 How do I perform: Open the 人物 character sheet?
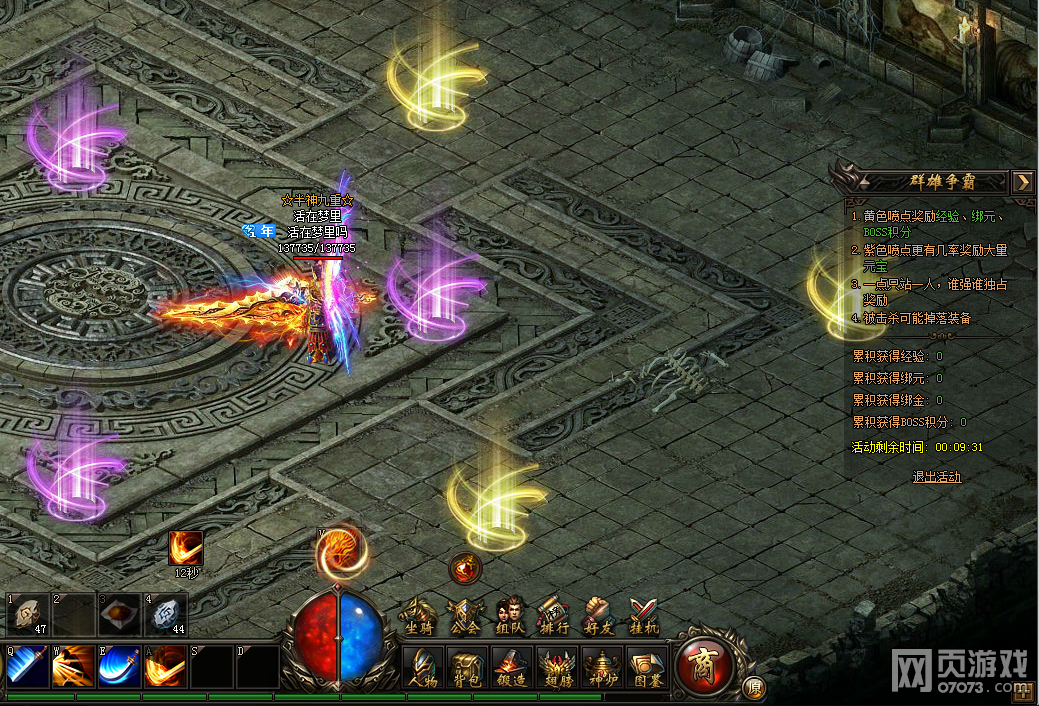423,666
